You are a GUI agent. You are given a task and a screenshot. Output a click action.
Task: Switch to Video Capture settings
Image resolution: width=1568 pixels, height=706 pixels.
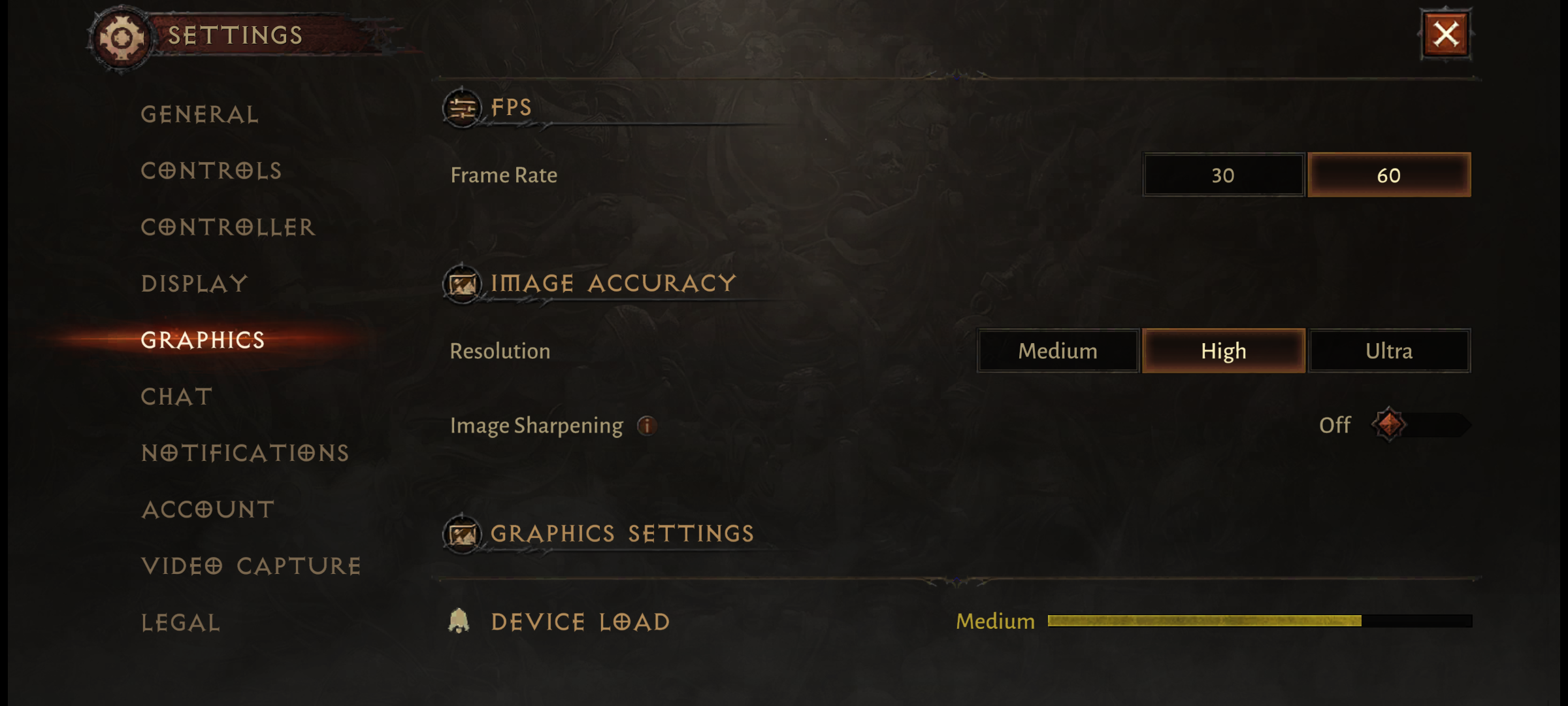pos(251,566)
